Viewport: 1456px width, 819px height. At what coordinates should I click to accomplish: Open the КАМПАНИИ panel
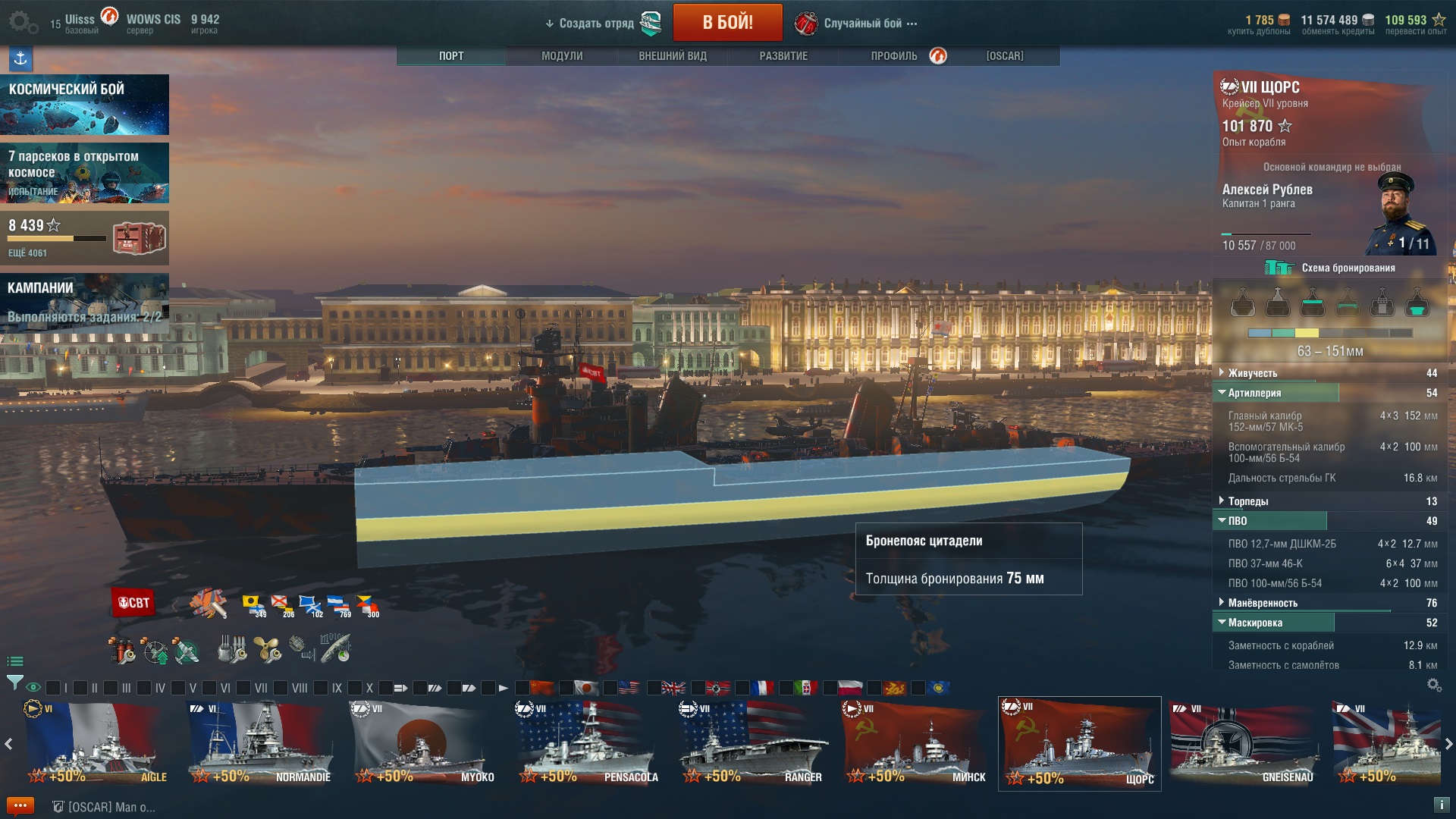tap(84, 302)
